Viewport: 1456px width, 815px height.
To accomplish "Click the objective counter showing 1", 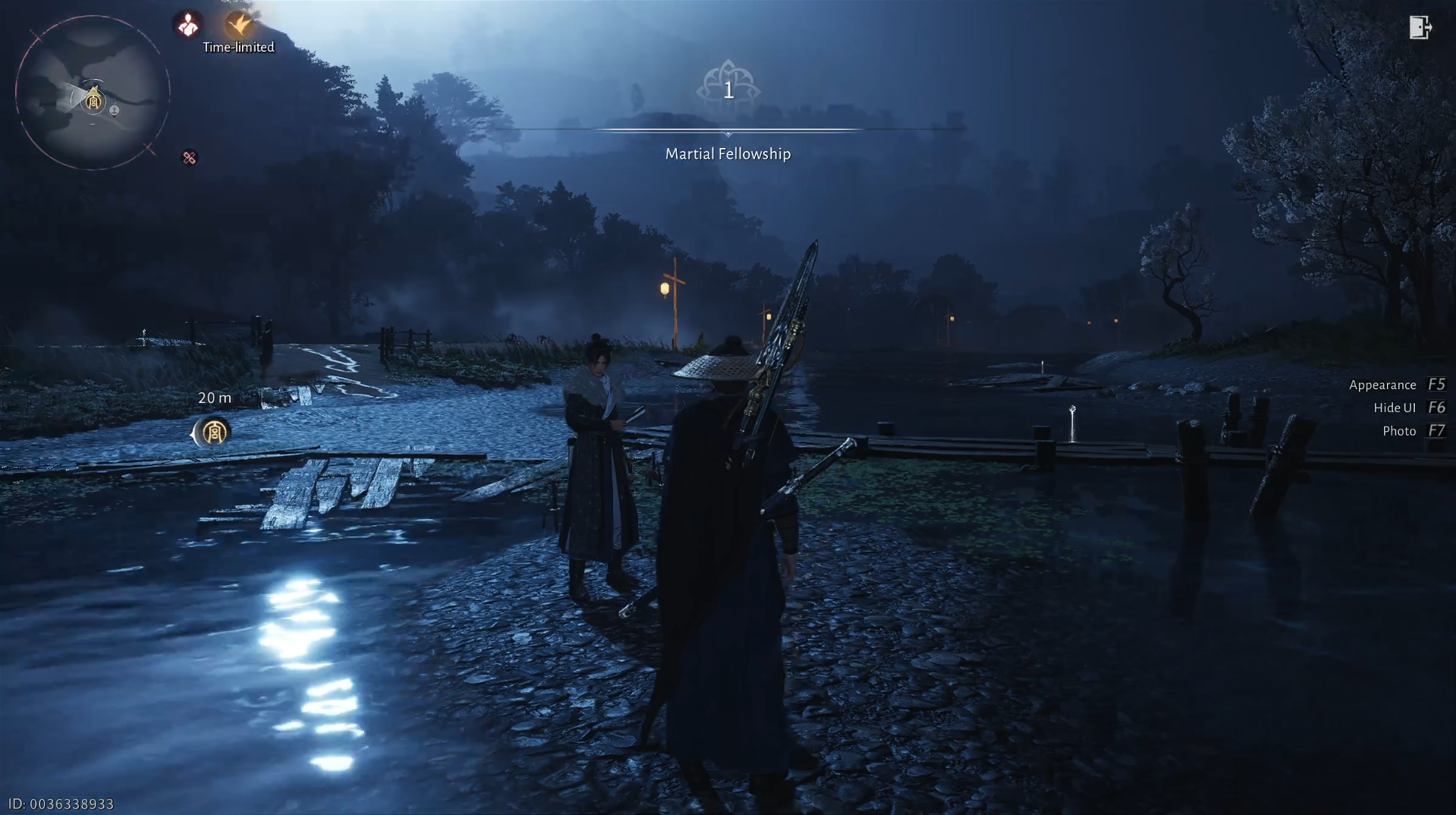I will tap(729, 90).
